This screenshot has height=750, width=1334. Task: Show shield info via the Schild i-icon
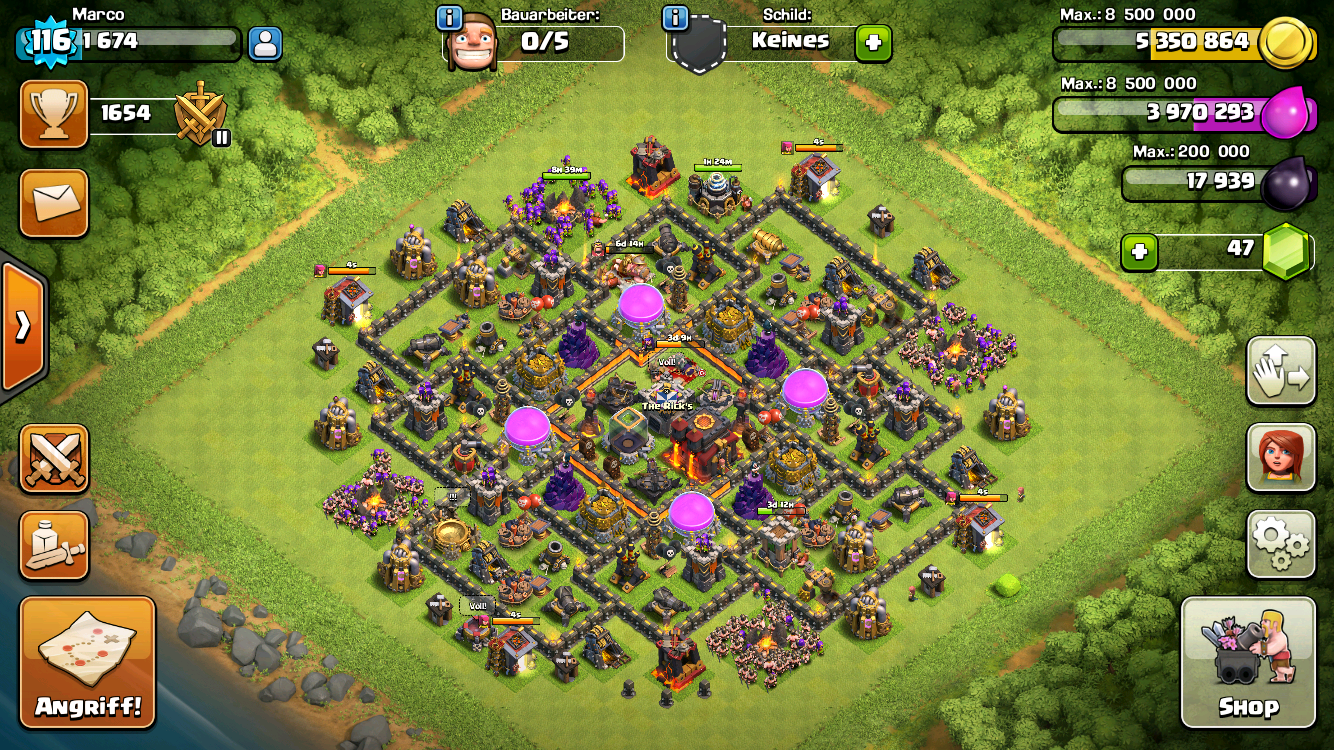pos(676,17)
